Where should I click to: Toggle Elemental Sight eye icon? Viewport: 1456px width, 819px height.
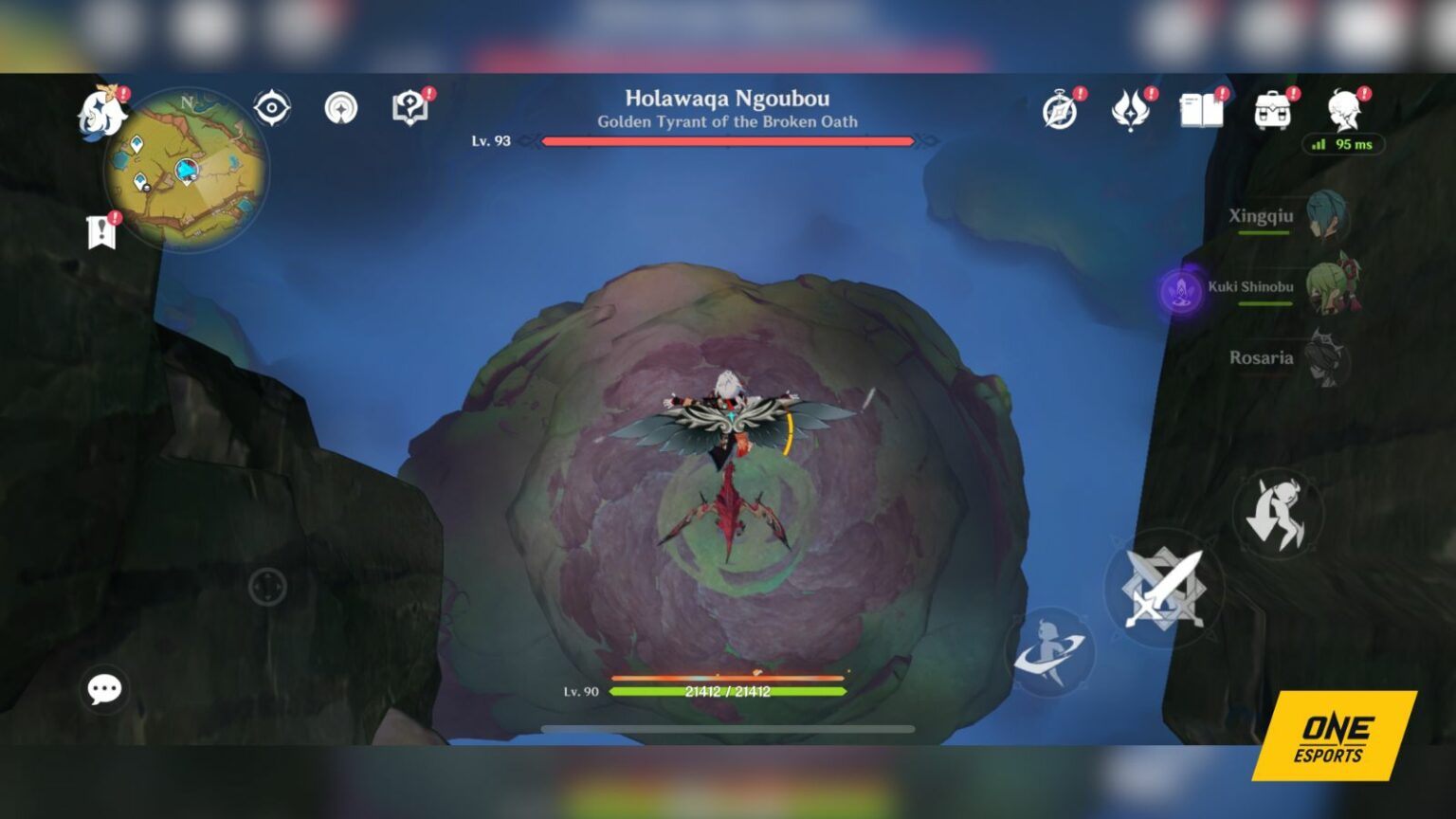[x=273, y=109]
